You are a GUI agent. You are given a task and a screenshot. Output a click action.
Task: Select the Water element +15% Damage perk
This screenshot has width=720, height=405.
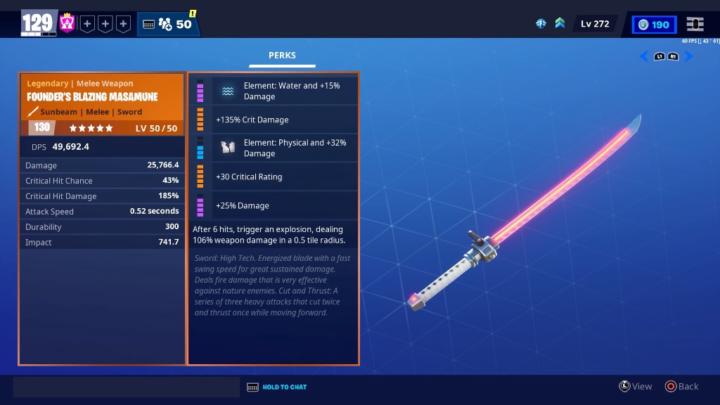click(x=272, y=91)
